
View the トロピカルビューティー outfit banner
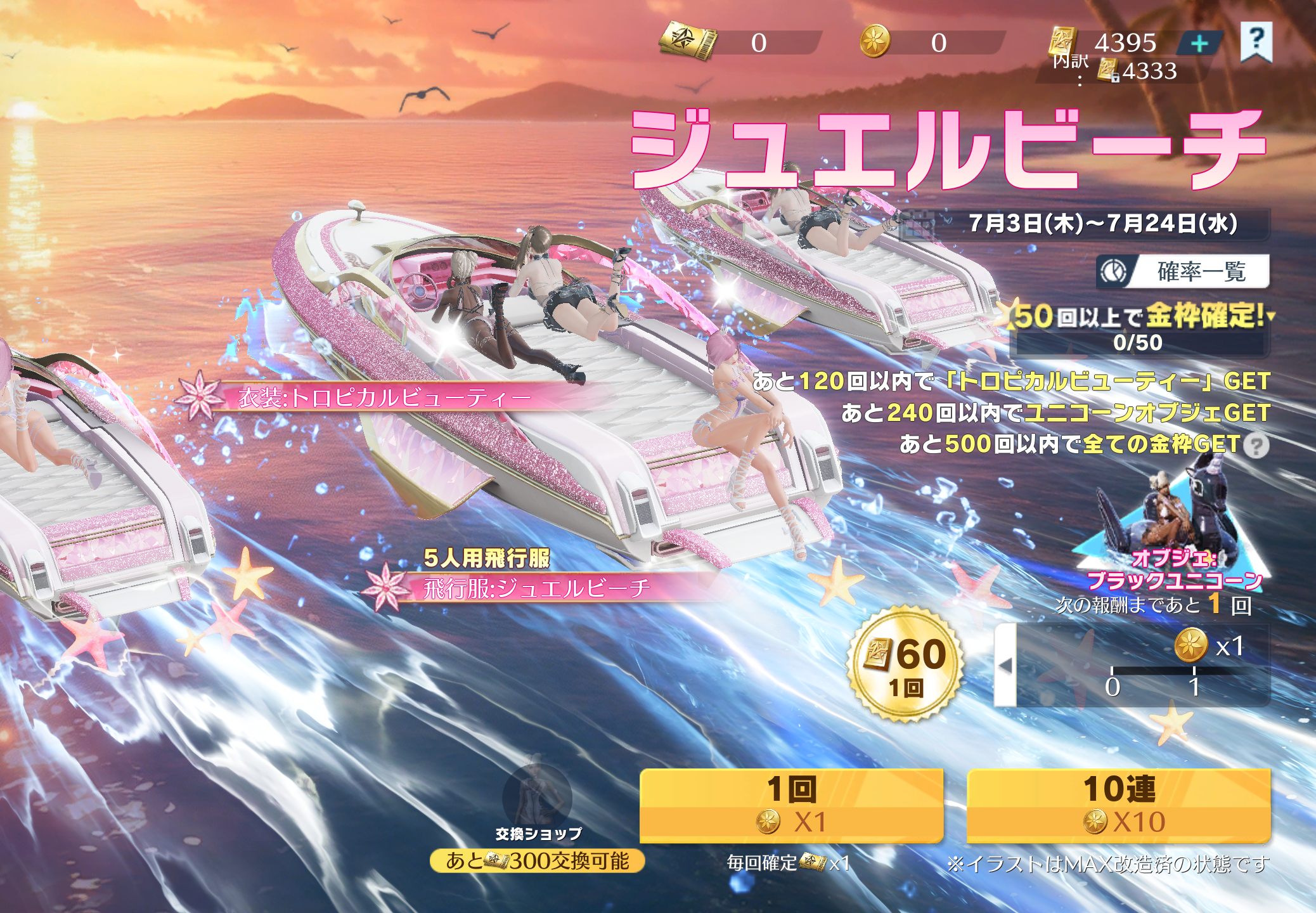pos(380,398)
